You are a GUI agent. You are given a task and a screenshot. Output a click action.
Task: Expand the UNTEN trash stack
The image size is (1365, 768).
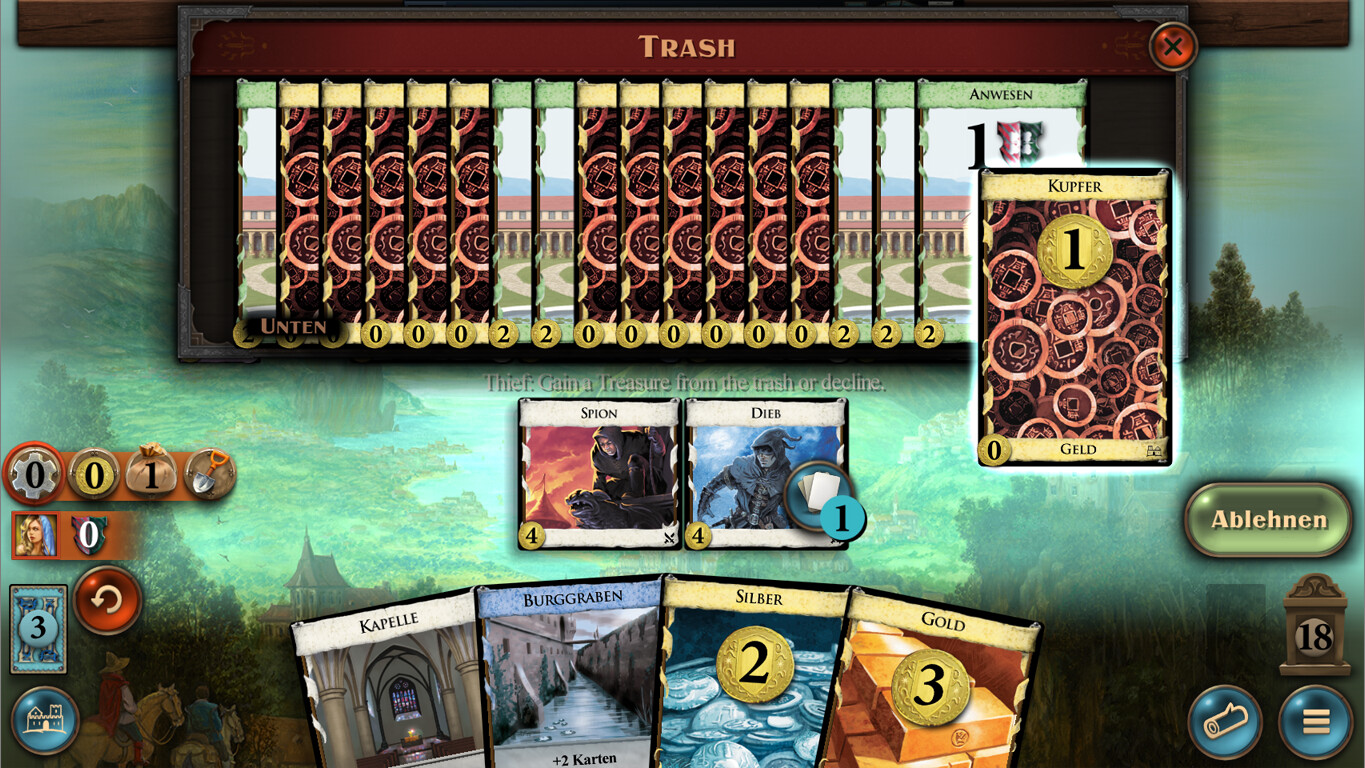click(x=292, y=327)
